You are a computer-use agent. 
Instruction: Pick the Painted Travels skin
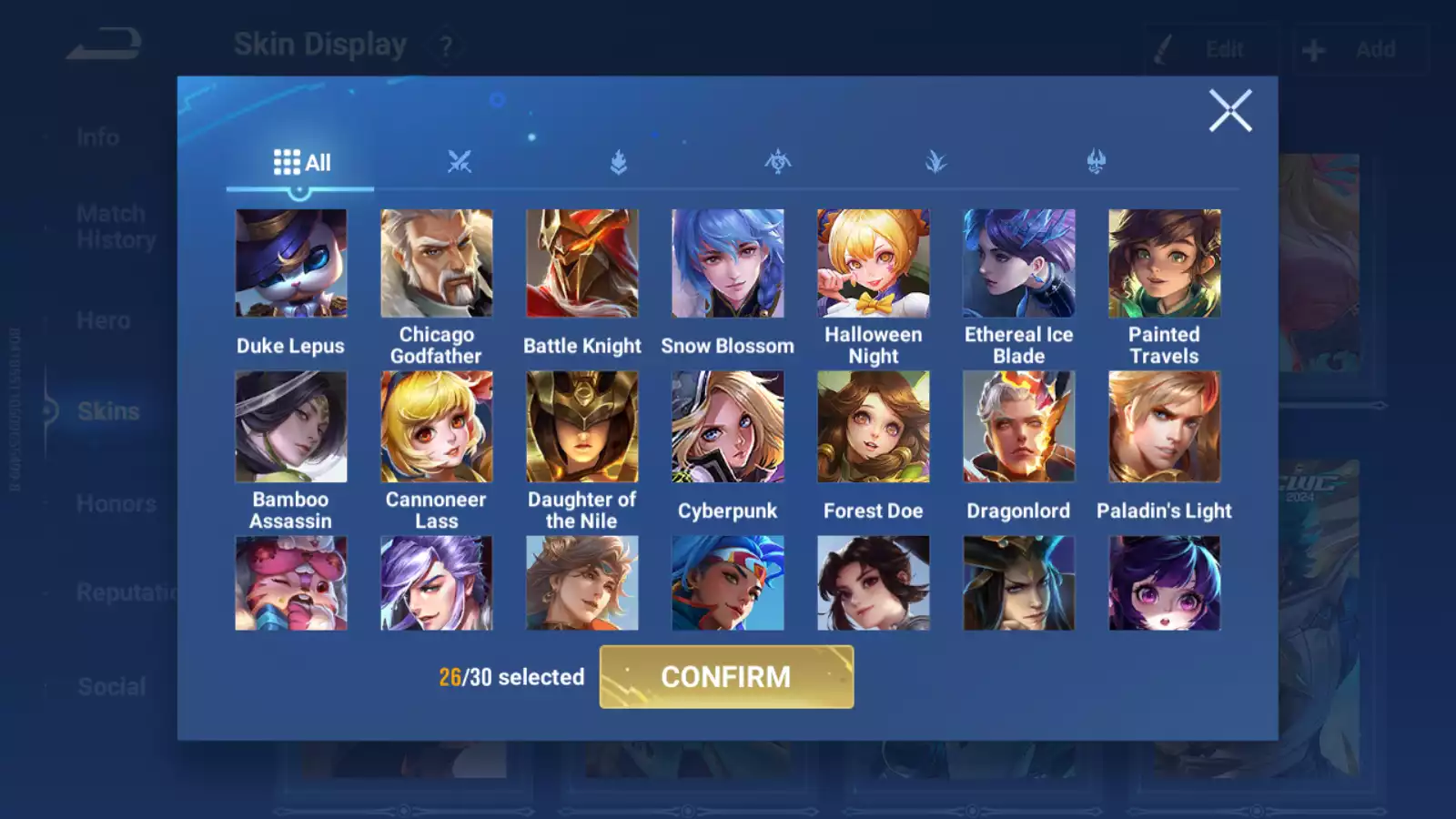tap(1165, 264)
